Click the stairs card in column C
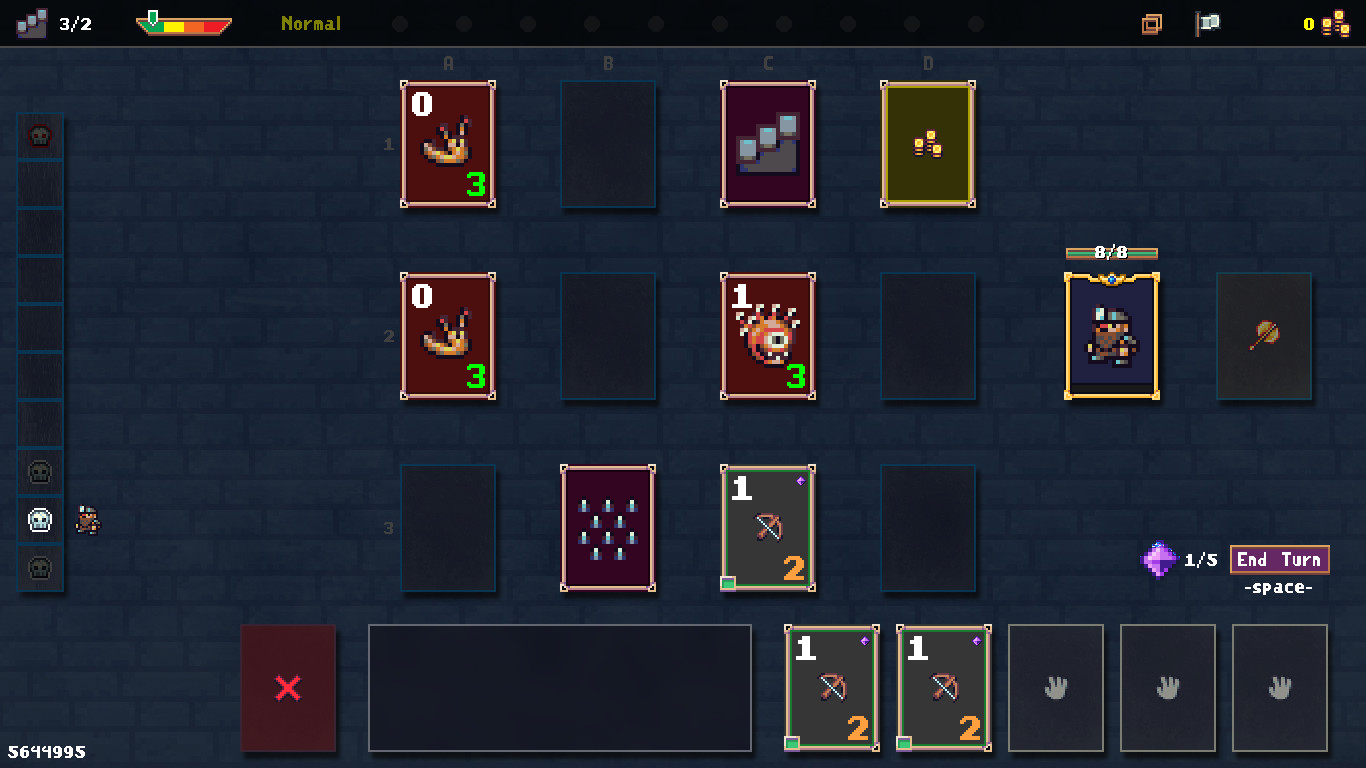1366x768 pixels. (x=767, y=145)
